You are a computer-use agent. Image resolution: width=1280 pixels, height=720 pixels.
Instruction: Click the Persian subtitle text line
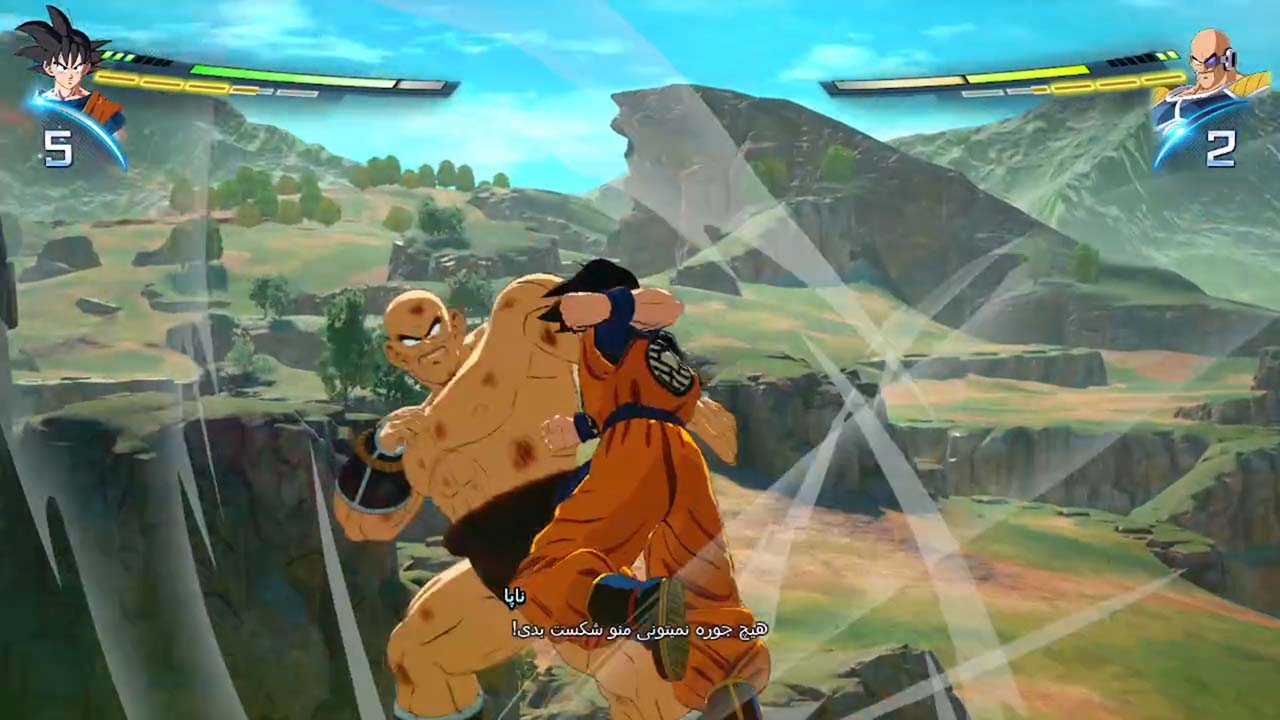[640, 630]
